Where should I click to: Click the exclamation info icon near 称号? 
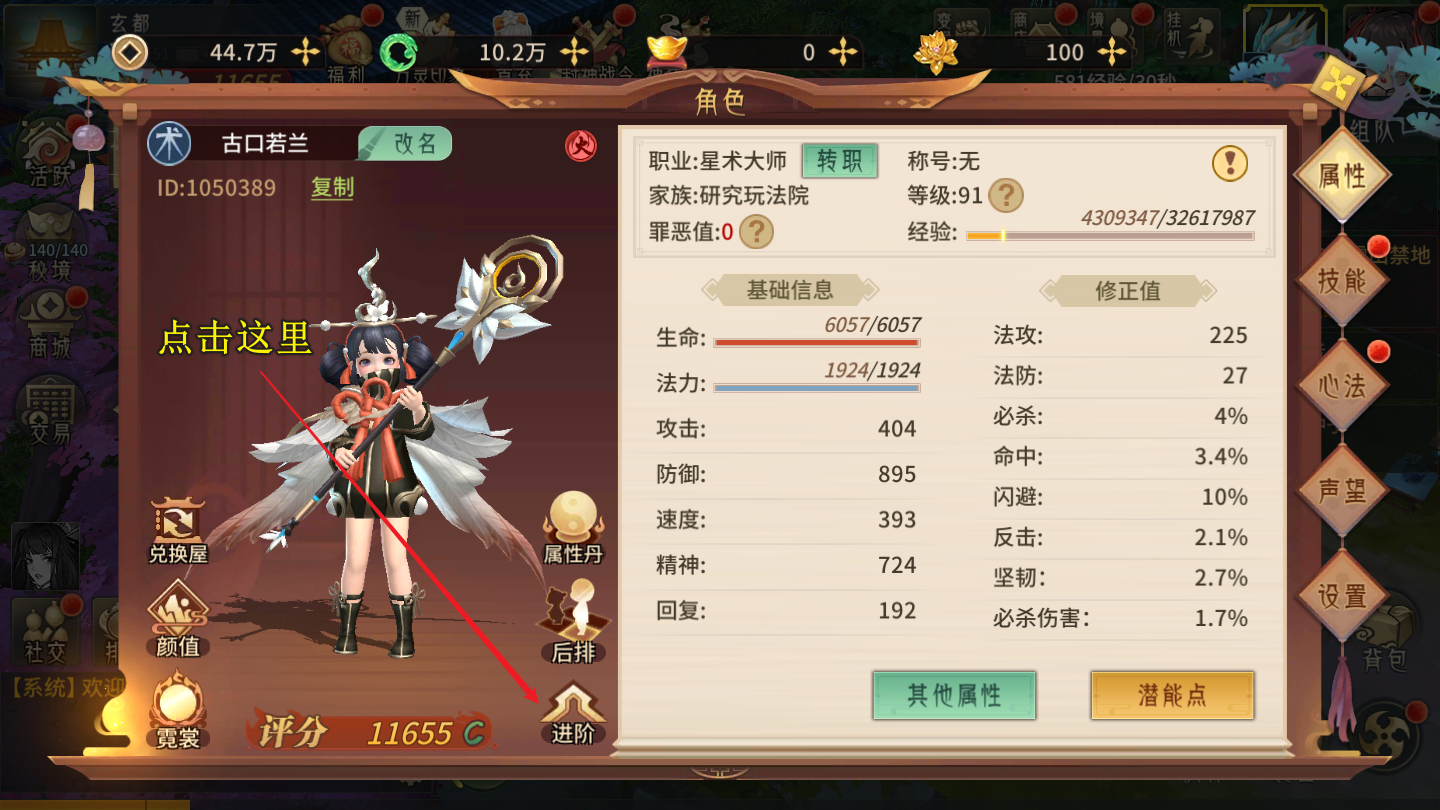tap(1230, 162)
